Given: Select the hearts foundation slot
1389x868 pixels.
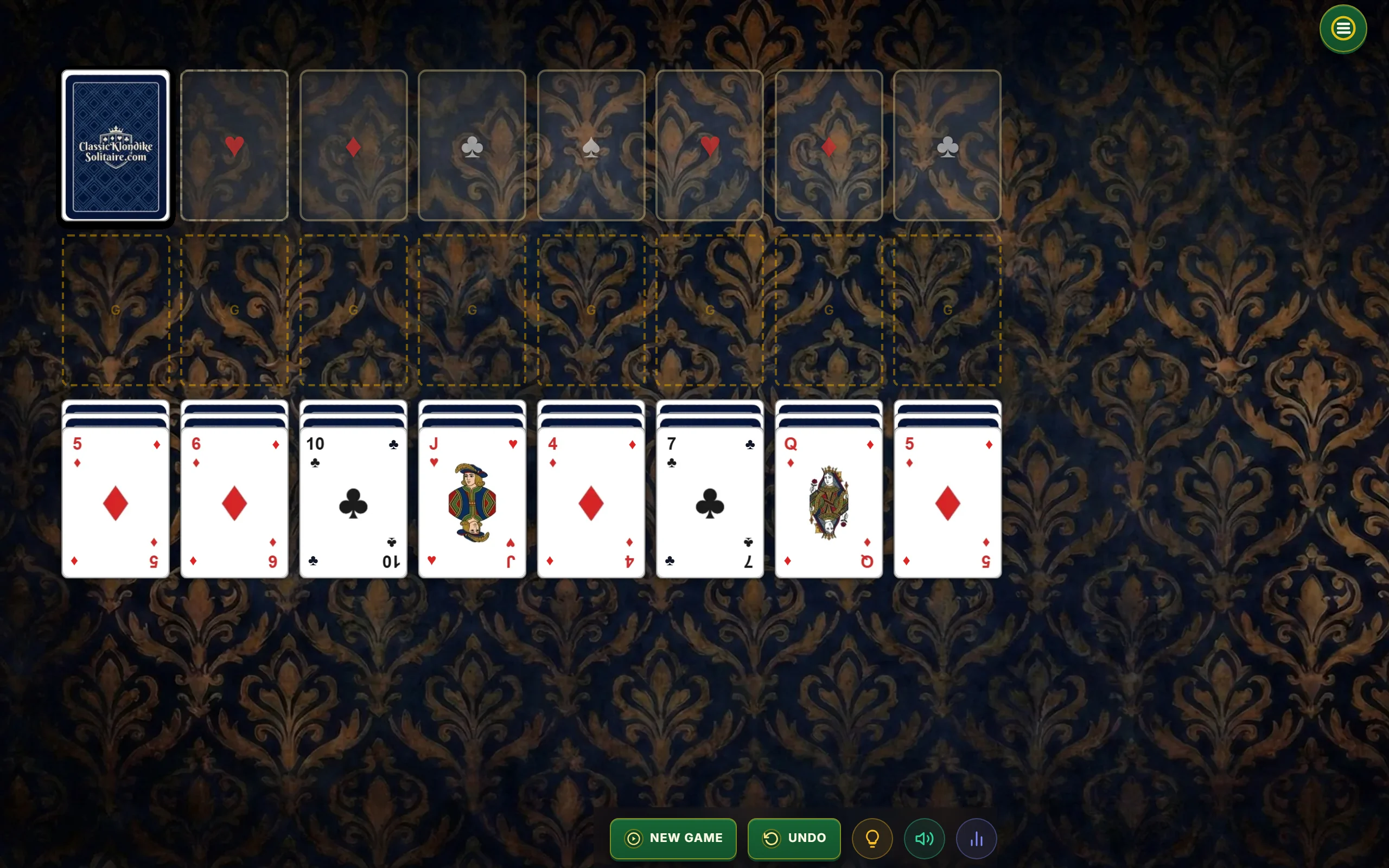Looking at the screenshot, I should [234, 145].
